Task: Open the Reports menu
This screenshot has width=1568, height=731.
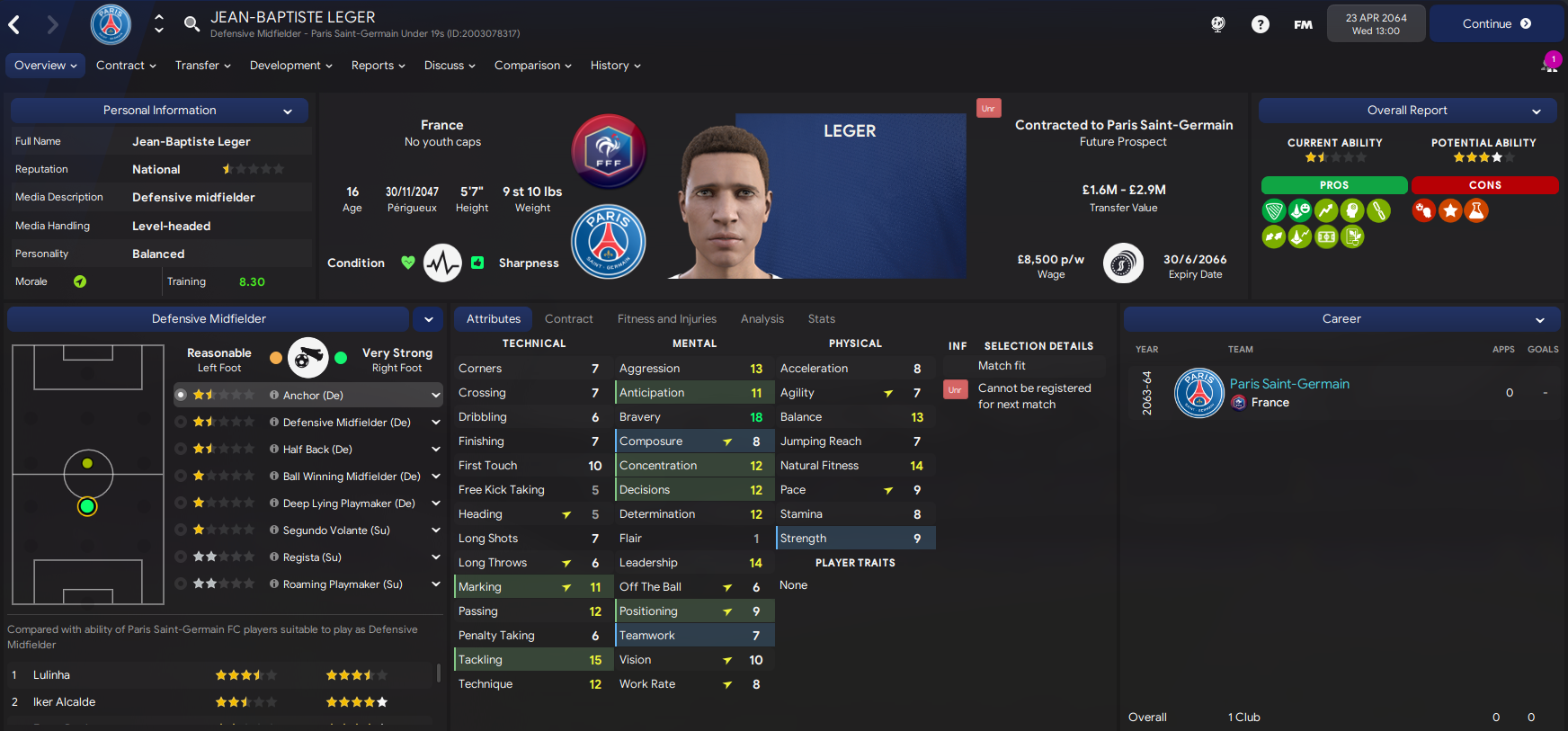Action: coord(378,66)
